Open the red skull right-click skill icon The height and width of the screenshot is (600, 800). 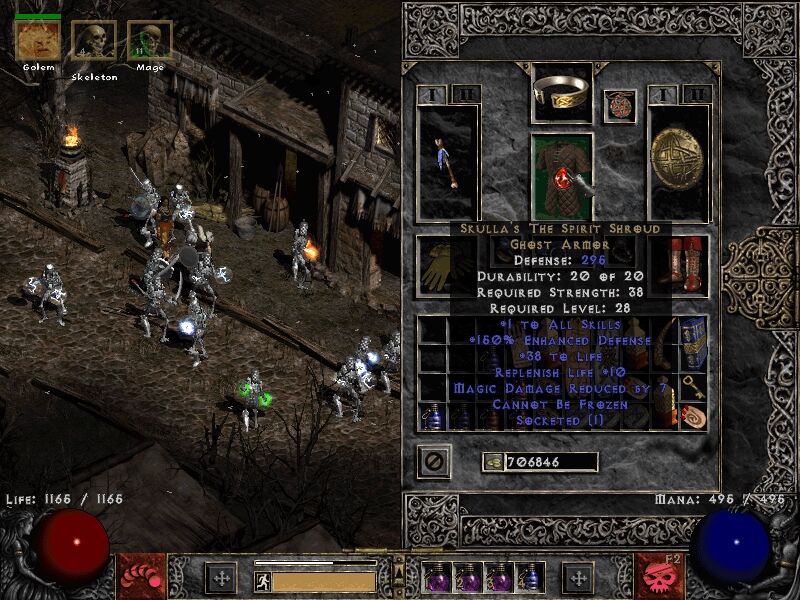click(659, 576)
